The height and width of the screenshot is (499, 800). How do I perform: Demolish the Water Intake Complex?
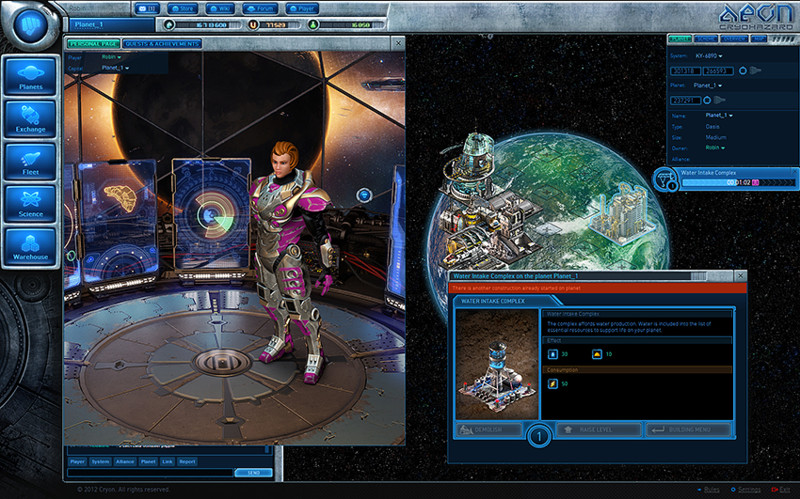pyautogui.click(x=489, y=430)
